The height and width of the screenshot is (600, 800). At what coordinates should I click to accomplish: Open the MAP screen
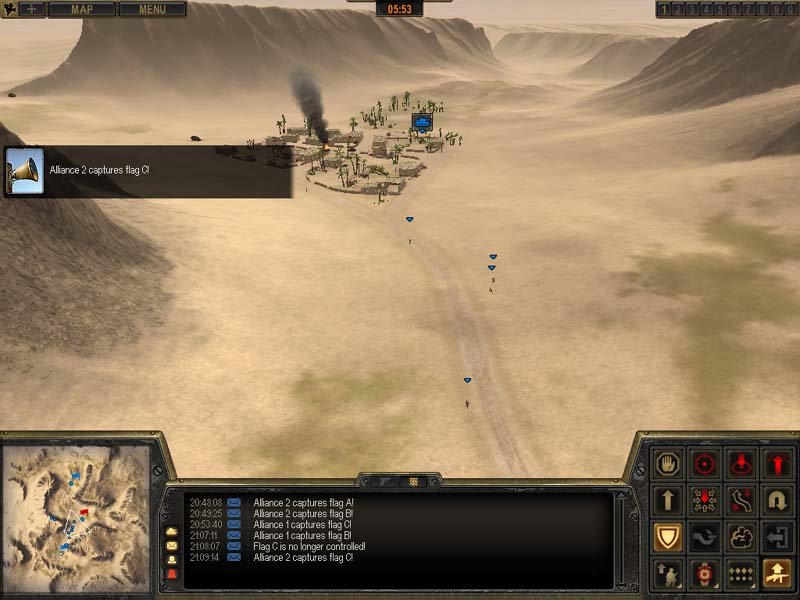81,9
